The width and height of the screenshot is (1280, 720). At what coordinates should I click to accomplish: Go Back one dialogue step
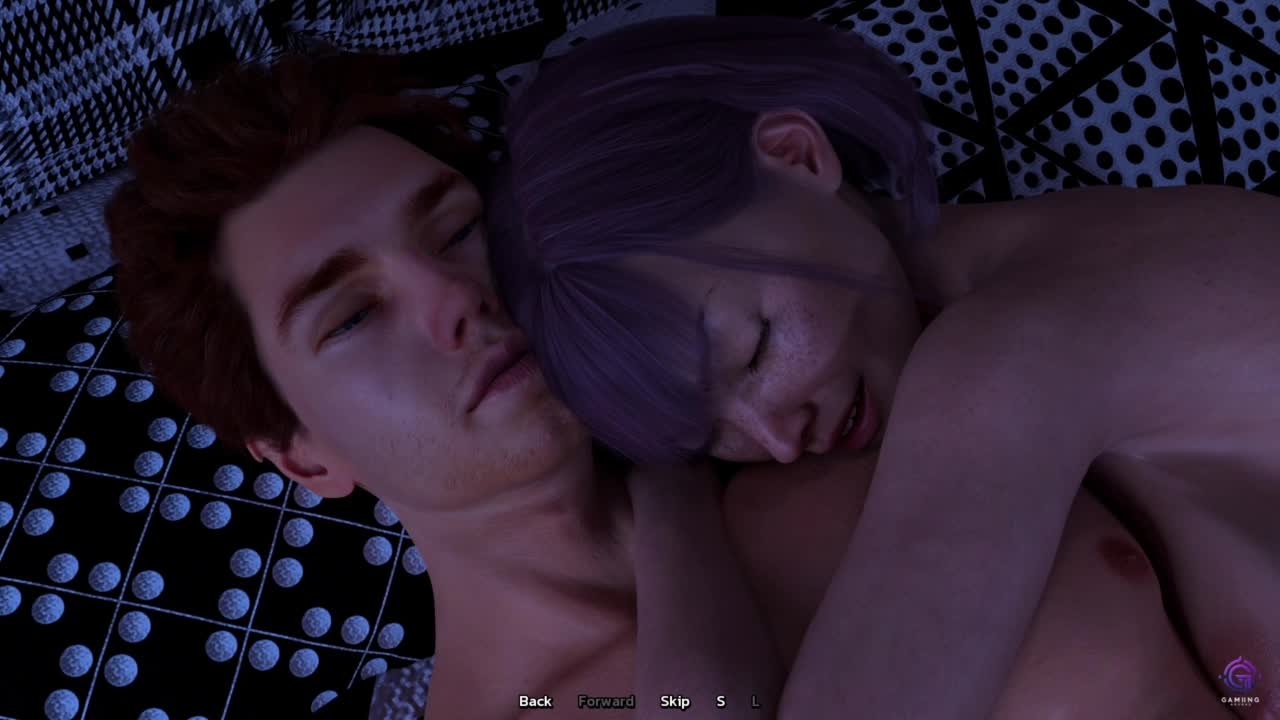[535, 701]
